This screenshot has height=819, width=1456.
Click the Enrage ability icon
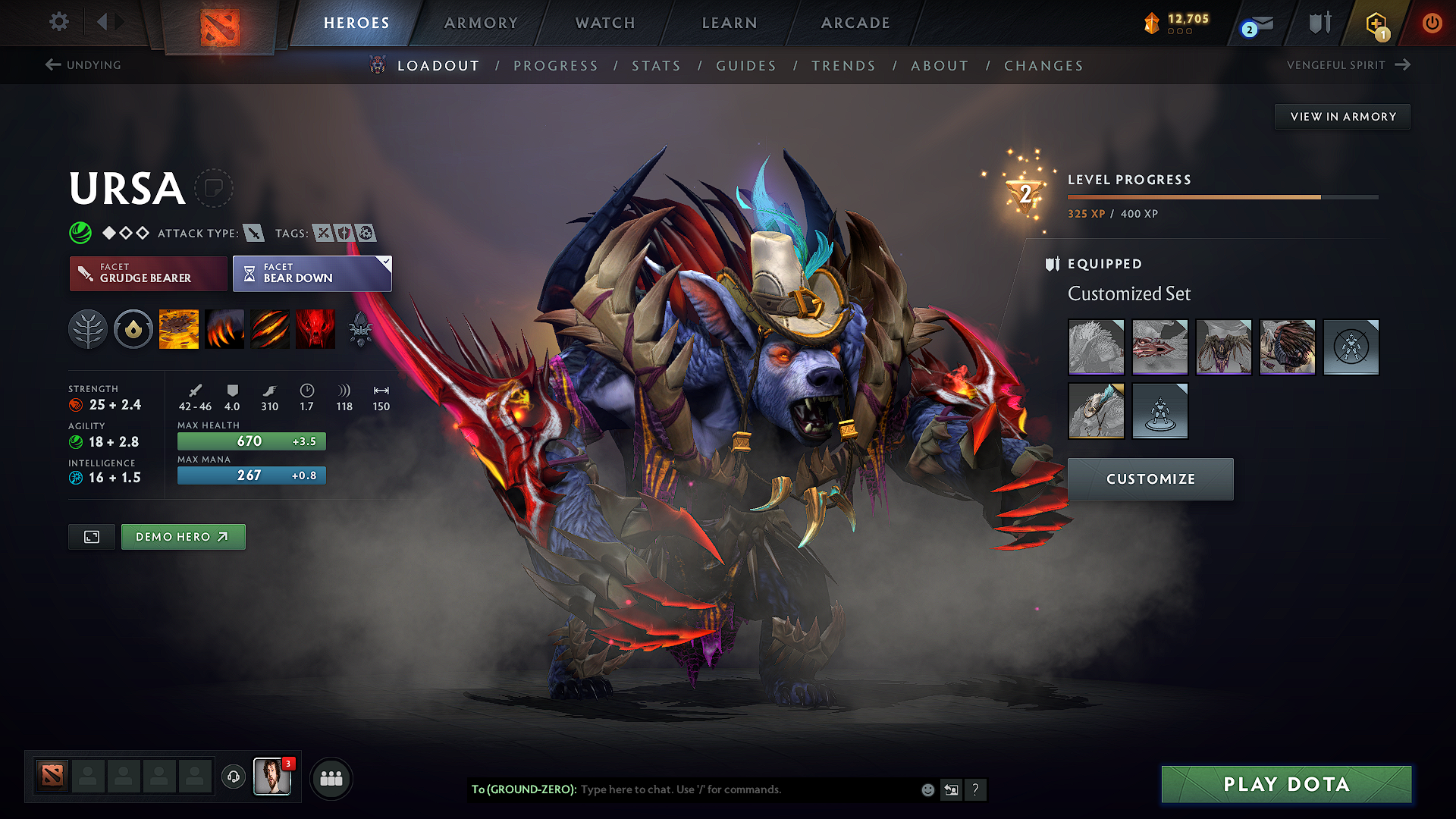315,329
